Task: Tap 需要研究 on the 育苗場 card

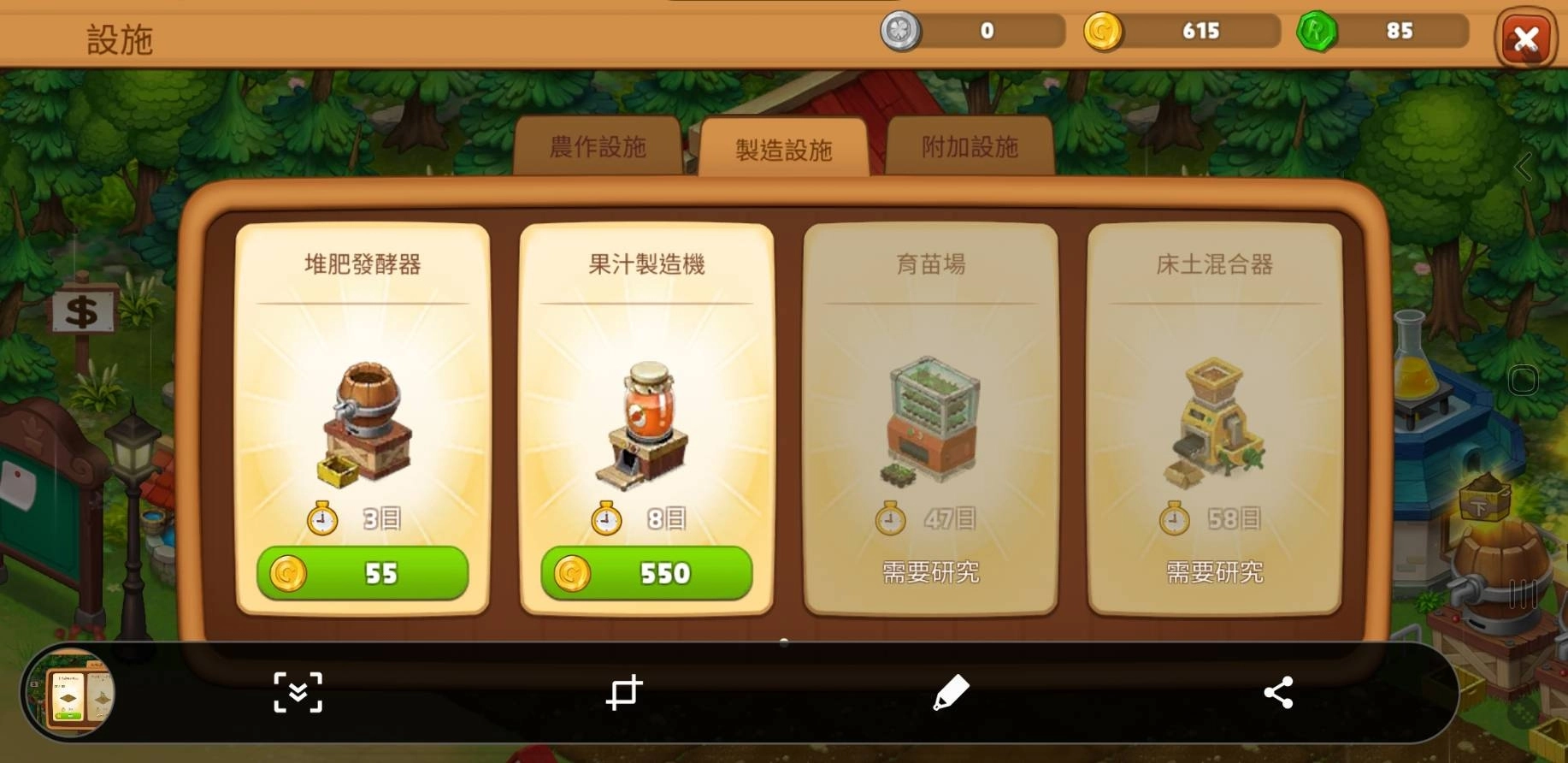Action: pyautogui.click(x=930, y=574)
